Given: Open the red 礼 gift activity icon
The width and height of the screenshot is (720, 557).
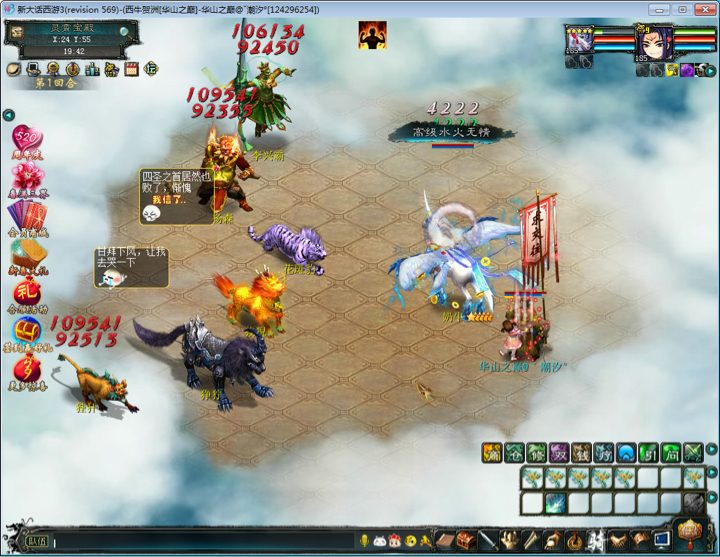Looking at the screenshot, I should click(x=27, y=292).
